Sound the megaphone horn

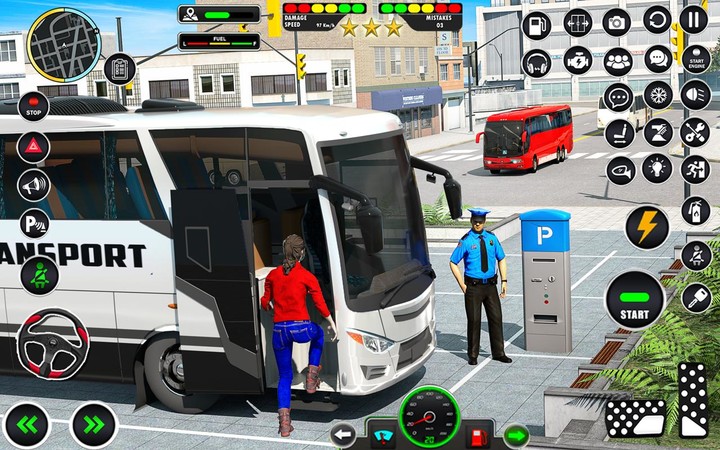[33, 185]
